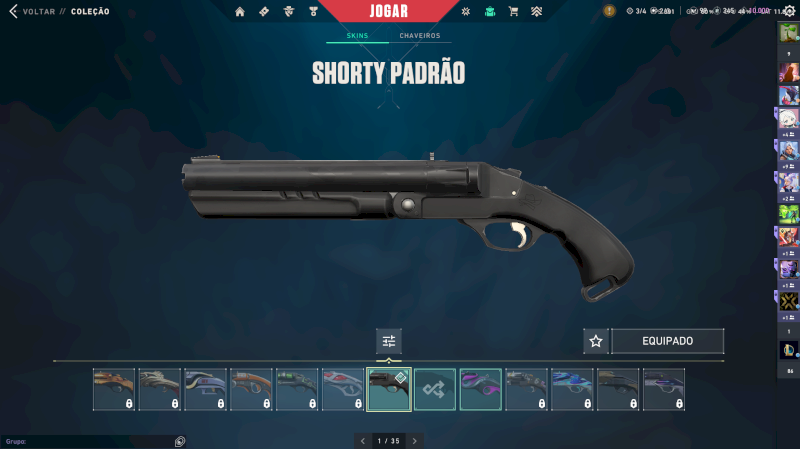Viewport: 800px width, 449px height.
Task: Choose the purple Shorty skin thumbnail
Action: click(x=480, y=389)
